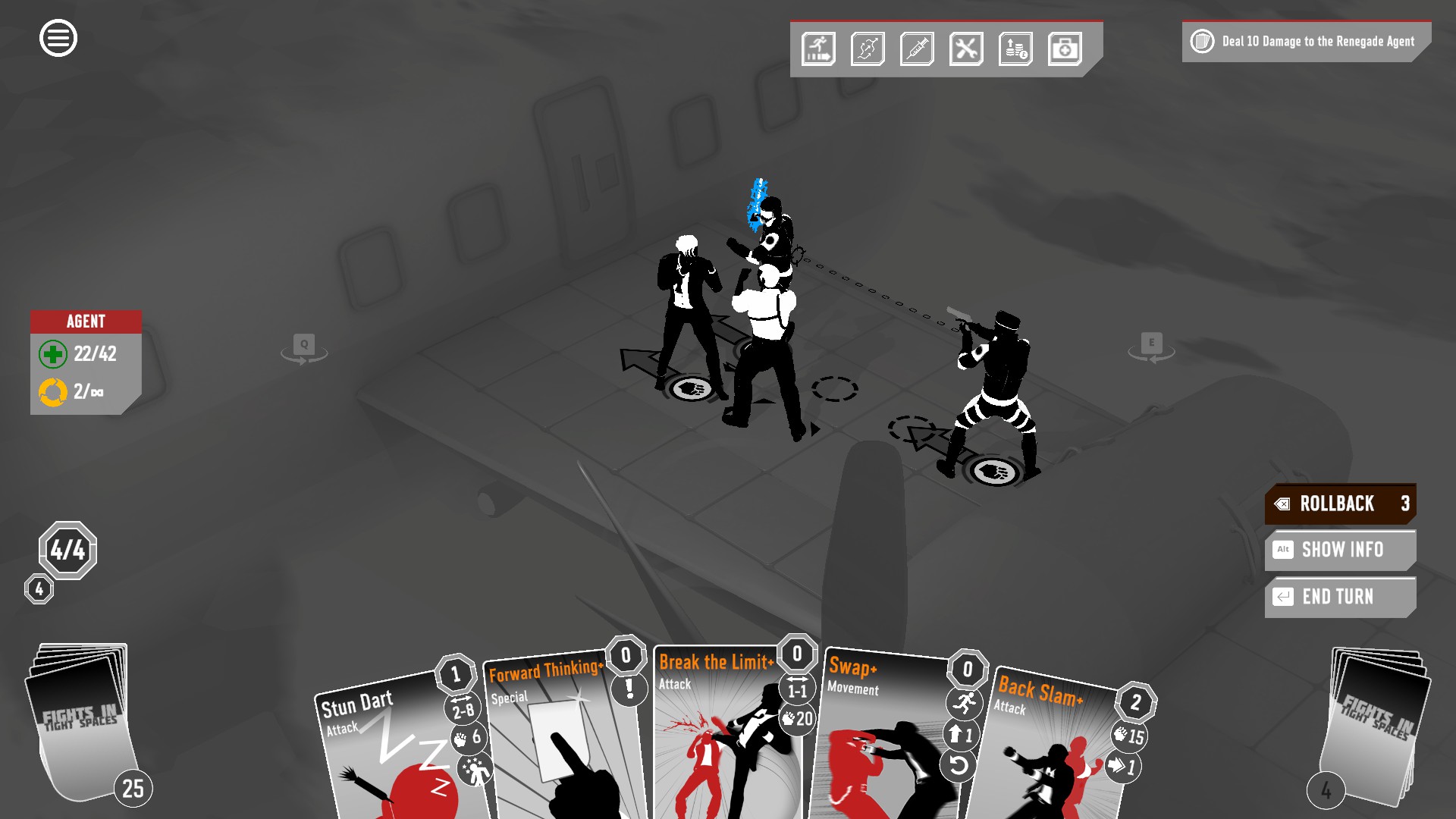Viewport: 1456px width, 819px height.
Task: Select the wavy arrows enhancement icon
Action: (868, 49)
